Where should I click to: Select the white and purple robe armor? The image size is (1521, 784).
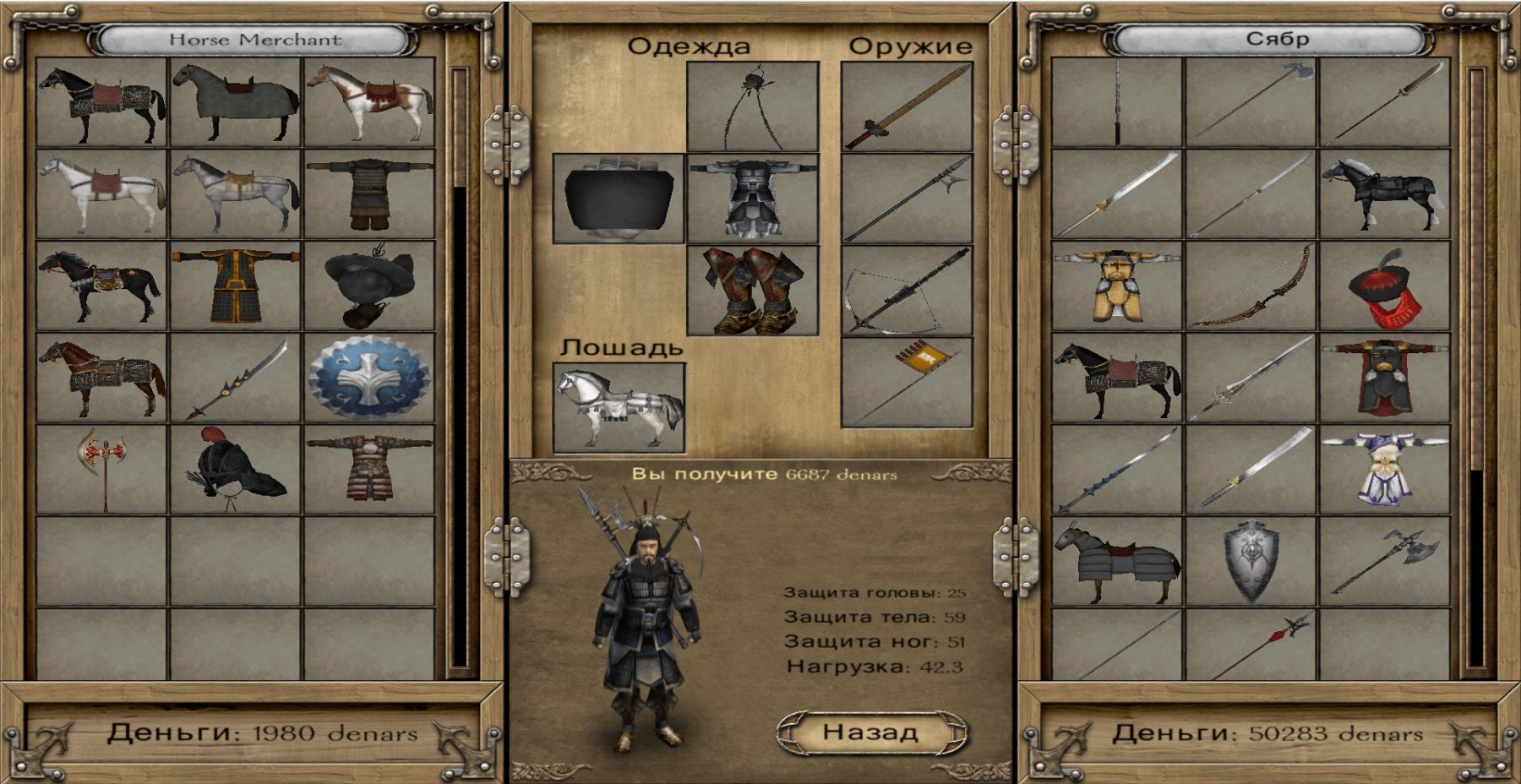1384,469
